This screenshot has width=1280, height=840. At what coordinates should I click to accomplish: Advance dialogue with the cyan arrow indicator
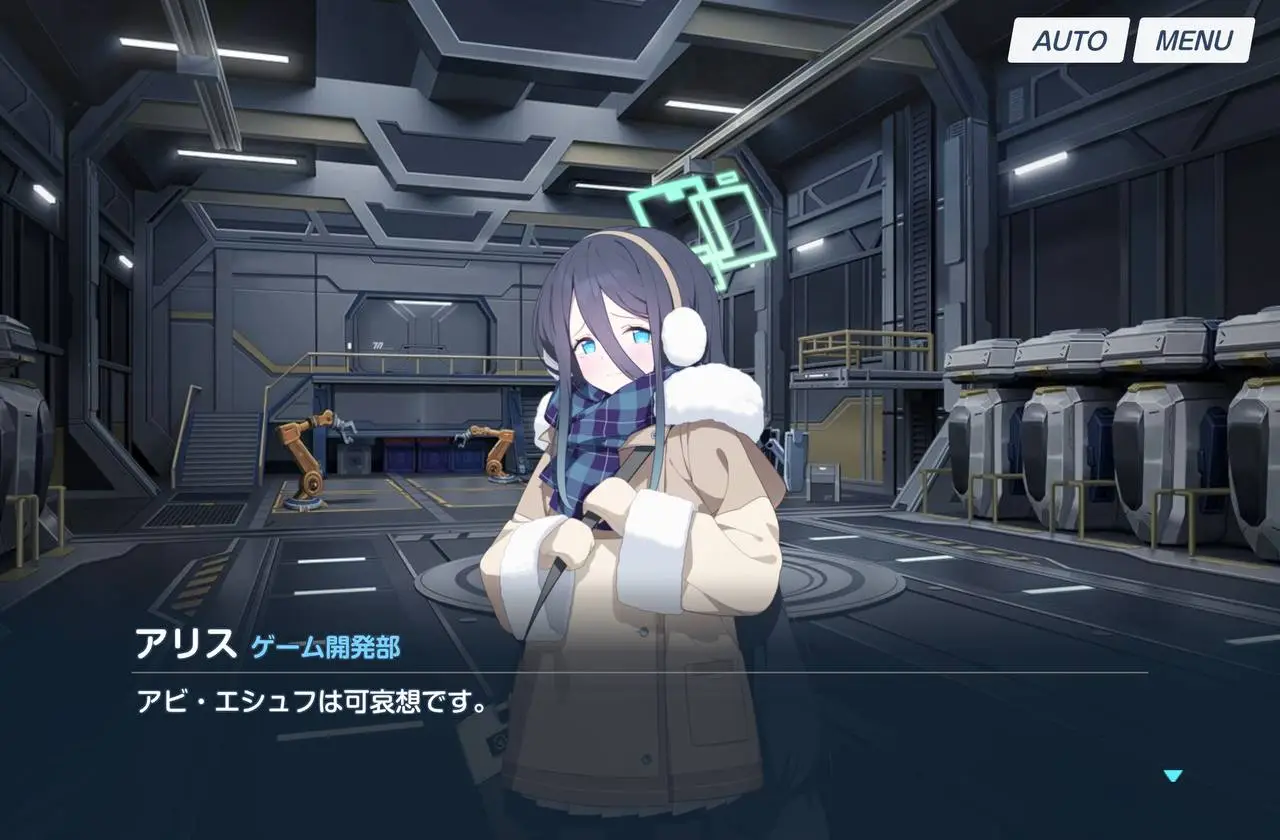(1173, 775)
